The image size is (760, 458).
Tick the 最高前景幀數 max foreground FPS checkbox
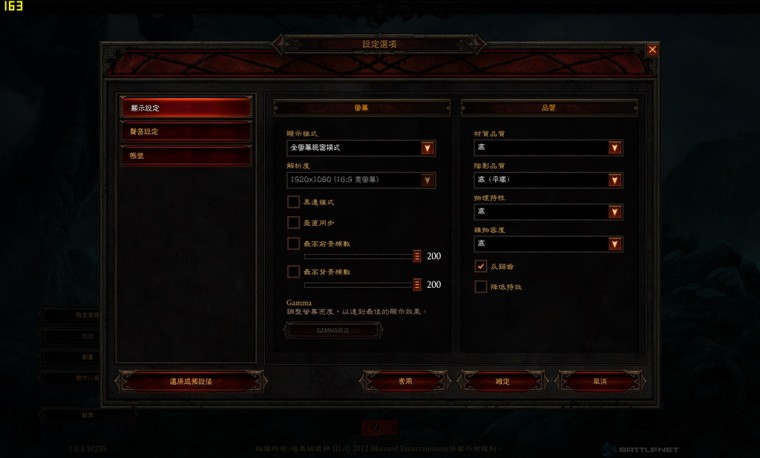coord(294,243)
